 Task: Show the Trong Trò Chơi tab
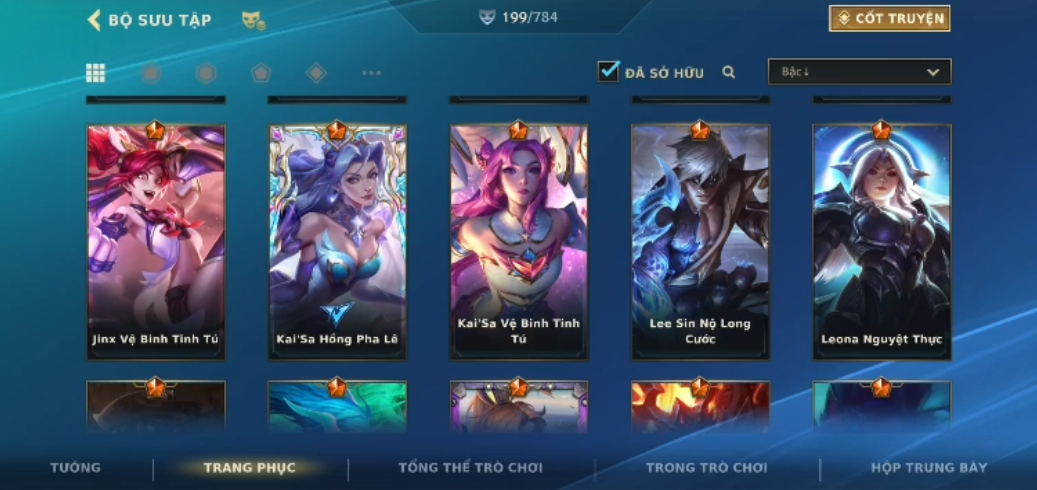pyautogui.click(x=706, y=468)
